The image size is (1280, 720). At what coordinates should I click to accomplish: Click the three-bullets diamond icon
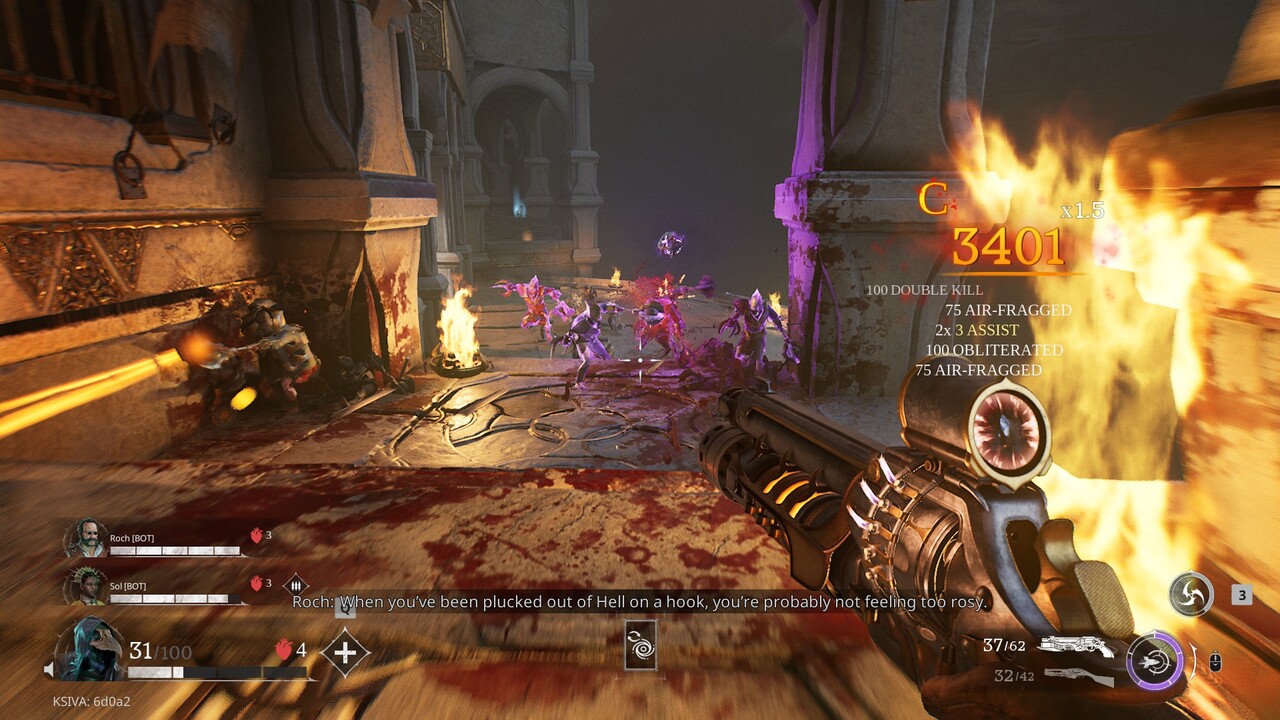click(x=295, y=585)
